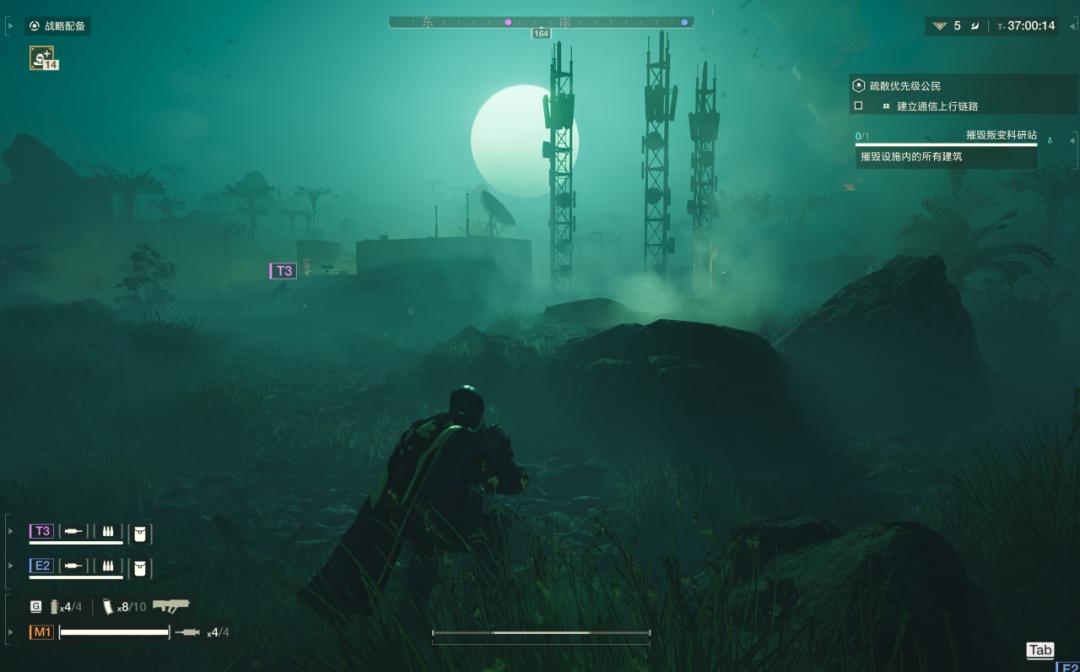1080x672 pixels.
Task: Click T3's backpack status icon
Action: [x=141, y=533]
